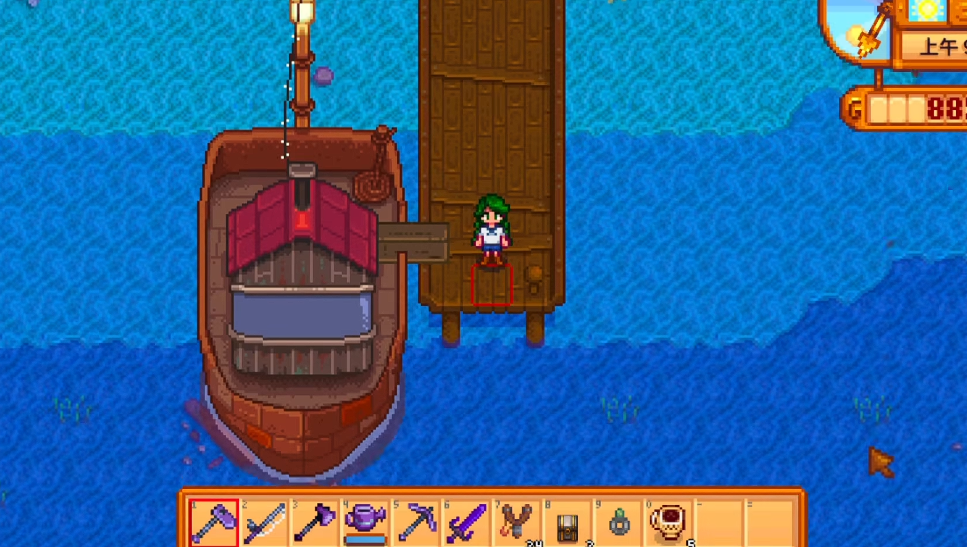
Task: Pick the chest item in the hotbar
Action: tap(568, 522)
